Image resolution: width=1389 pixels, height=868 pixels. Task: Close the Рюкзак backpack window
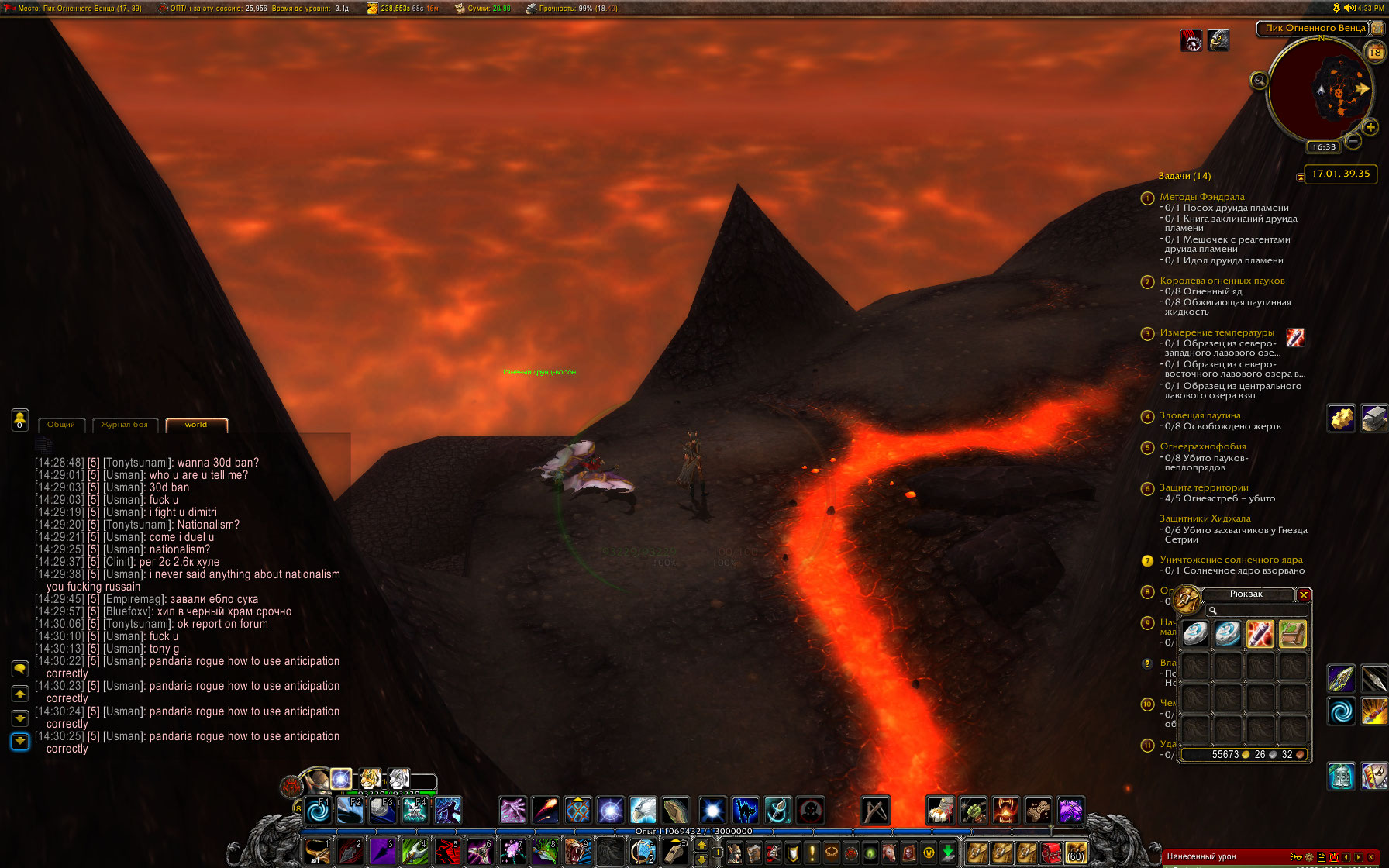pyautogui.click(x=1304, y=595)
